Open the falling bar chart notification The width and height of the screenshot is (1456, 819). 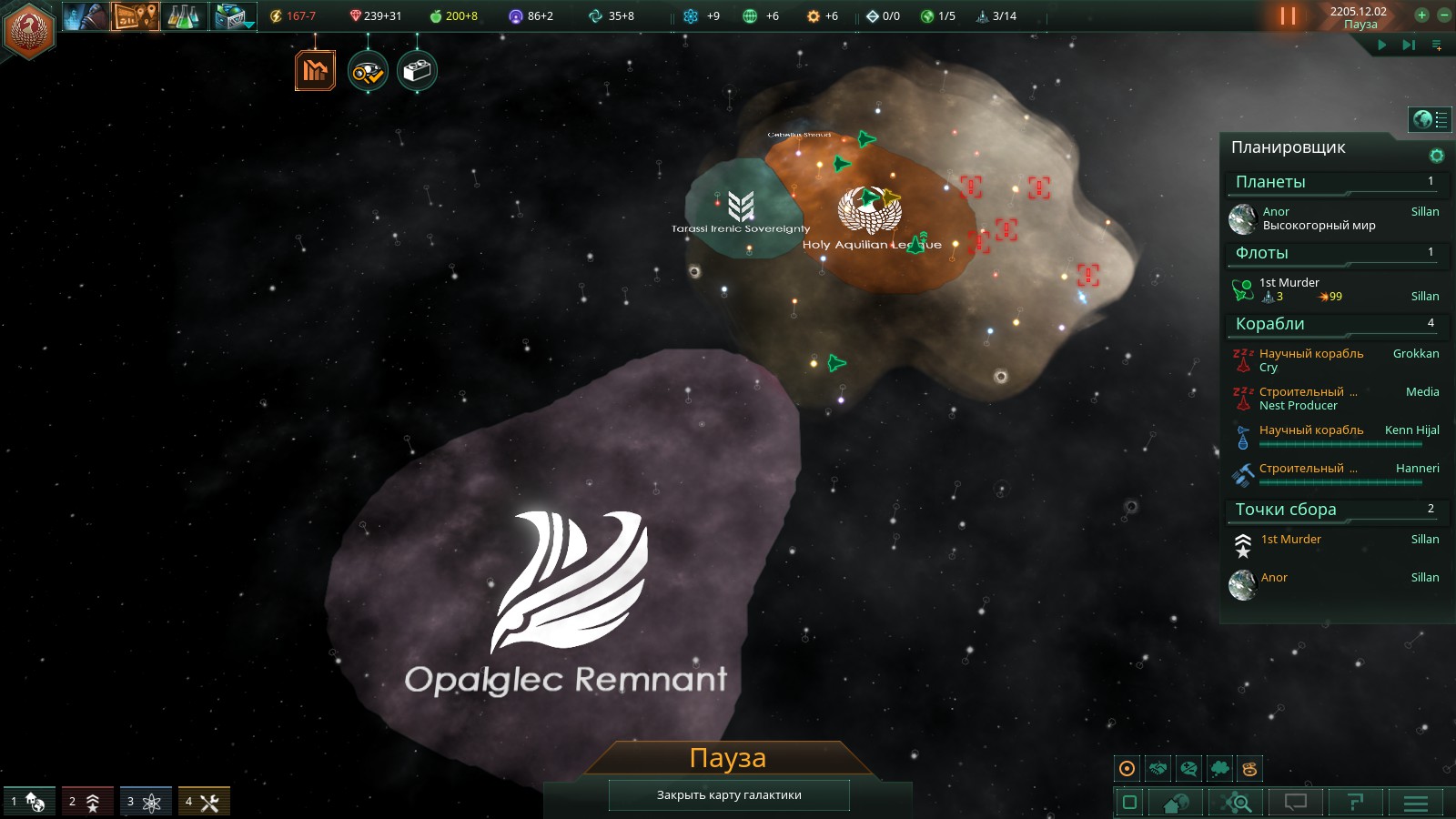[315, 71]
